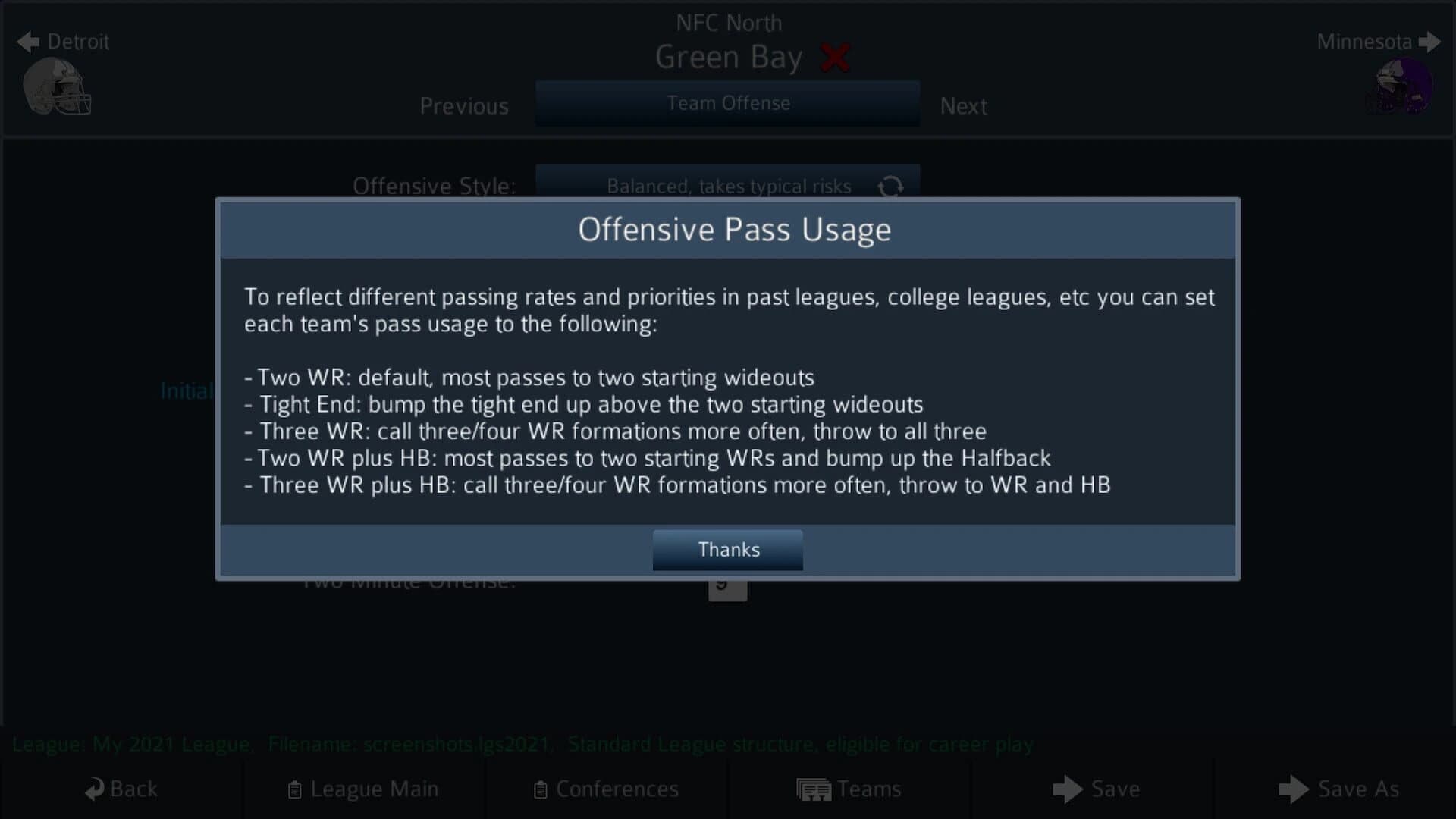This screenshot has height=819, width=1456.
Task: Switch back using the Previous control
Action: click(x=463, y=106)
